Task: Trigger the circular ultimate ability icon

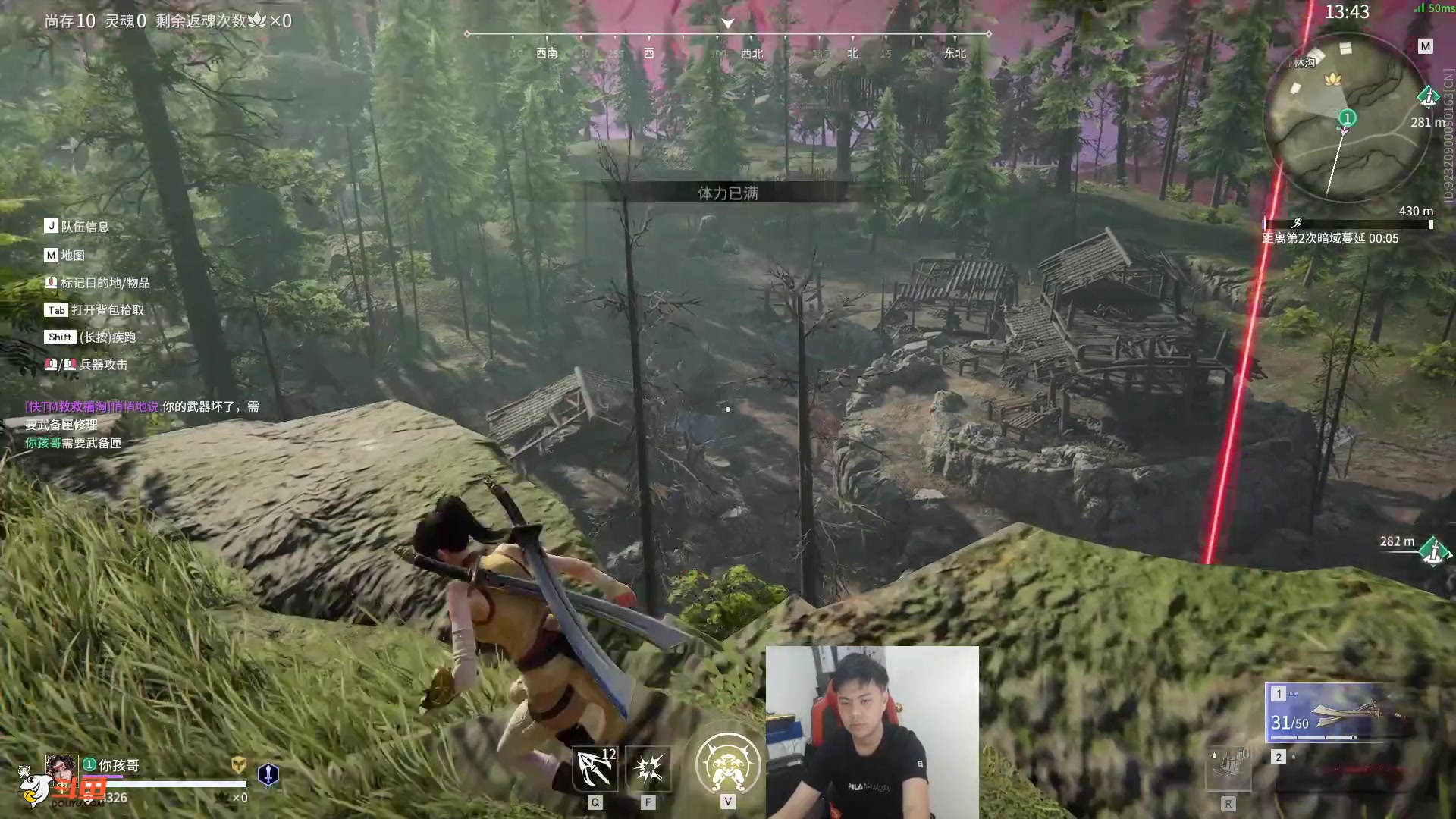Action: click(x=728, y=764)
